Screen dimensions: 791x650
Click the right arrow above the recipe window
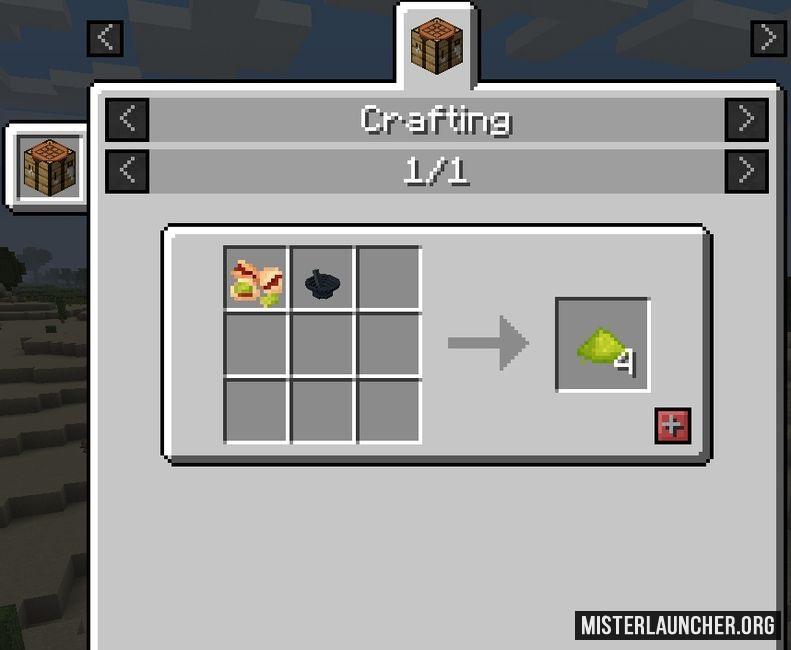coord(767,38)
